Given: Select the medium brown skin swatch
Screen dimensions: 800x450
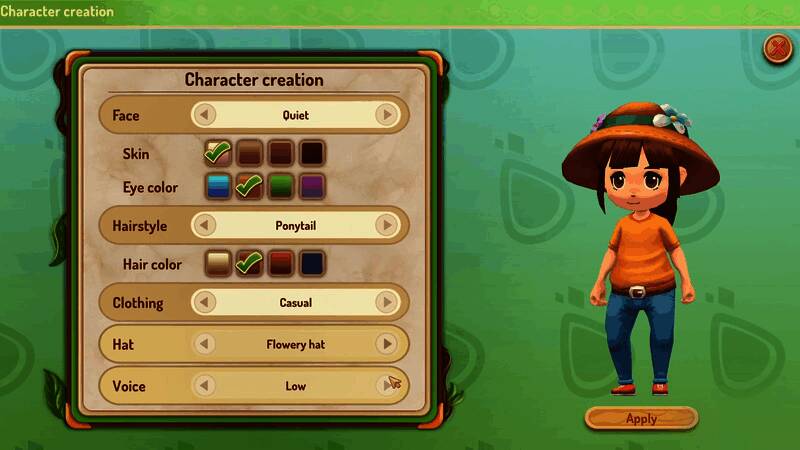Looking at the screenshot, I should 250,153.
